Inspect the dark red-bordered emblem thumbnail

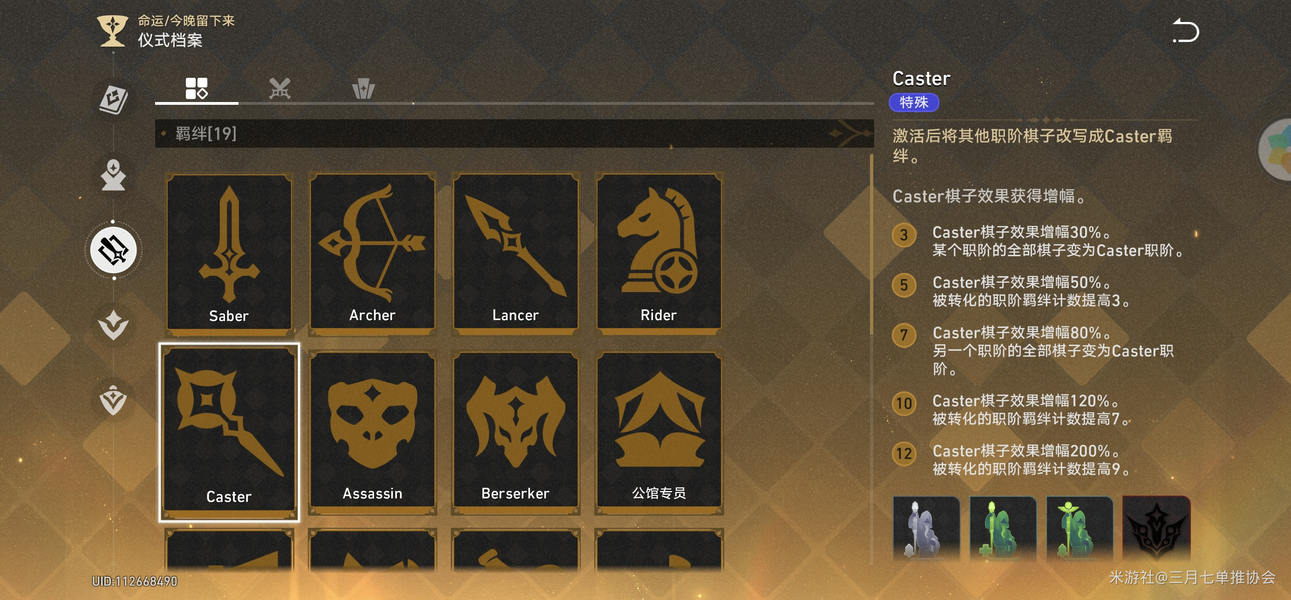[x=1156, y=529]
